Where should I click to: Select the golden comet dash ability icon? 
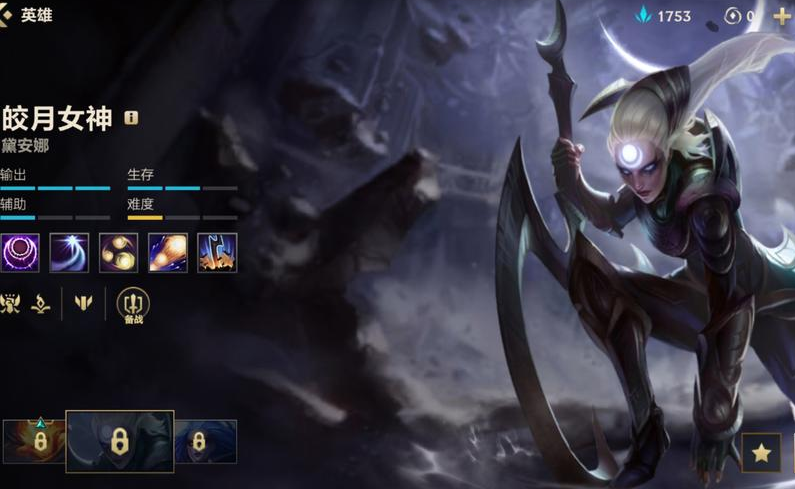click(x=167, y=252)
